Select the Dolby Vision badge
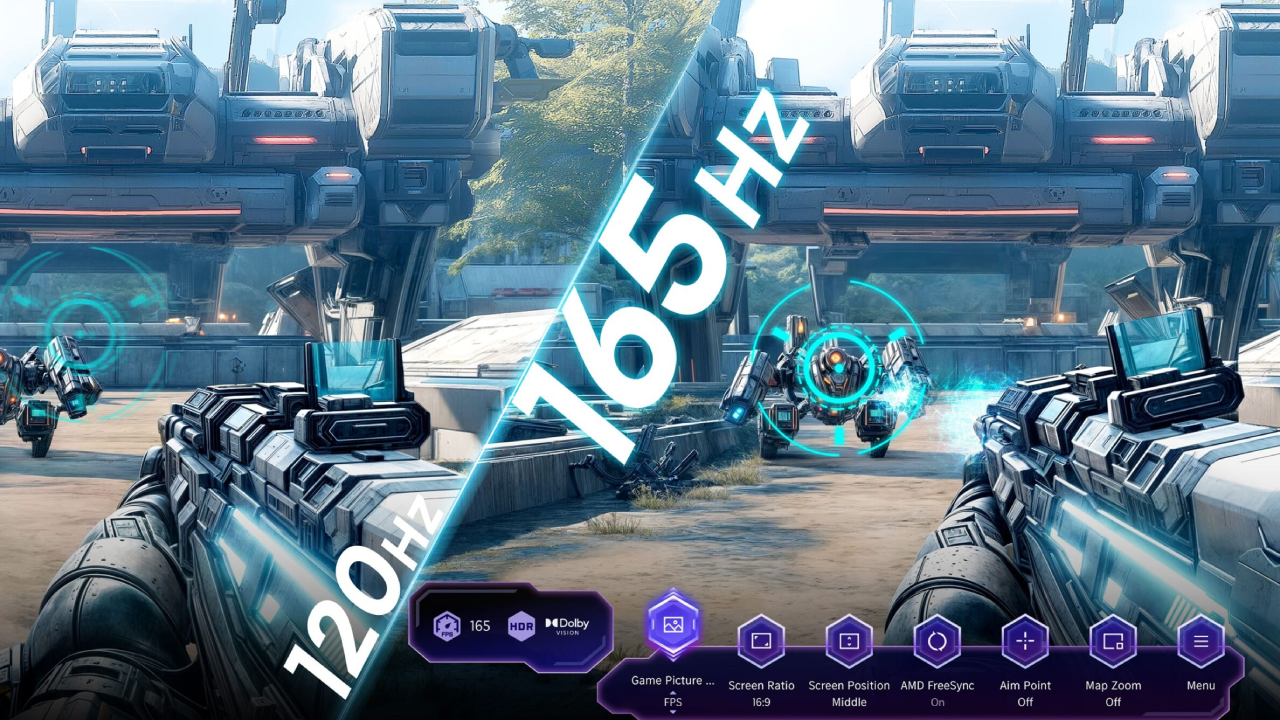This screenshot has width=1280, height=720. coord(568,626)
